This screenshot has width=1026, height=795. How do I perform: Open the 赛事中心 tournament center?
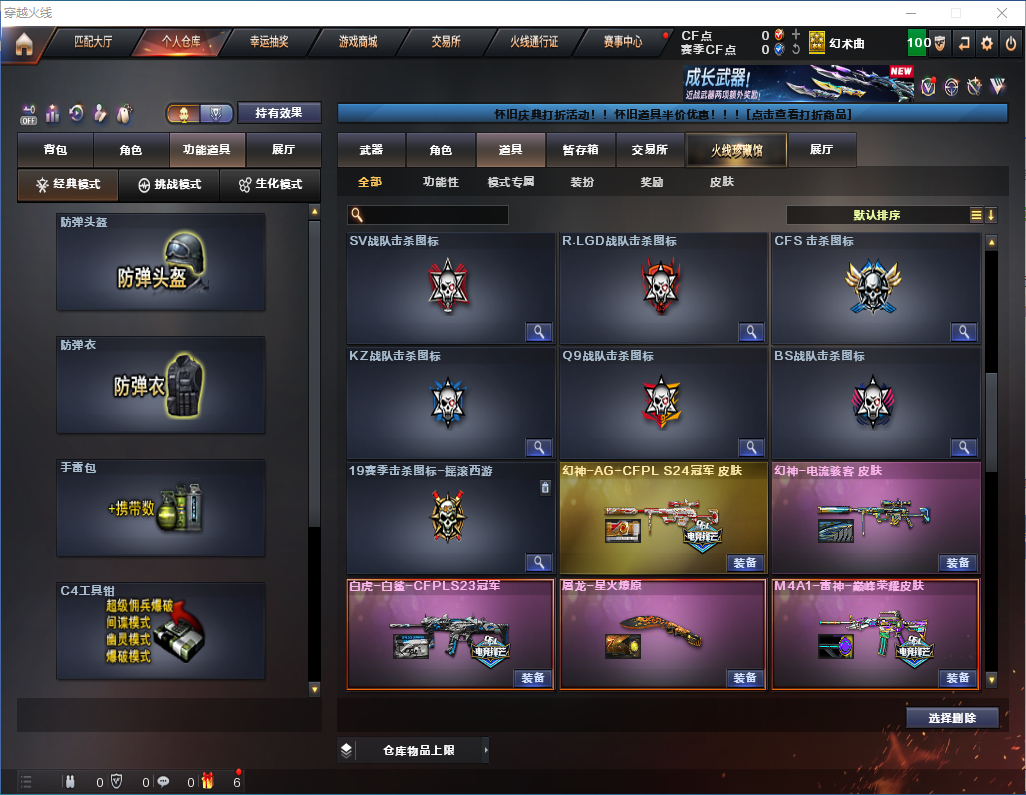(622, 42)
